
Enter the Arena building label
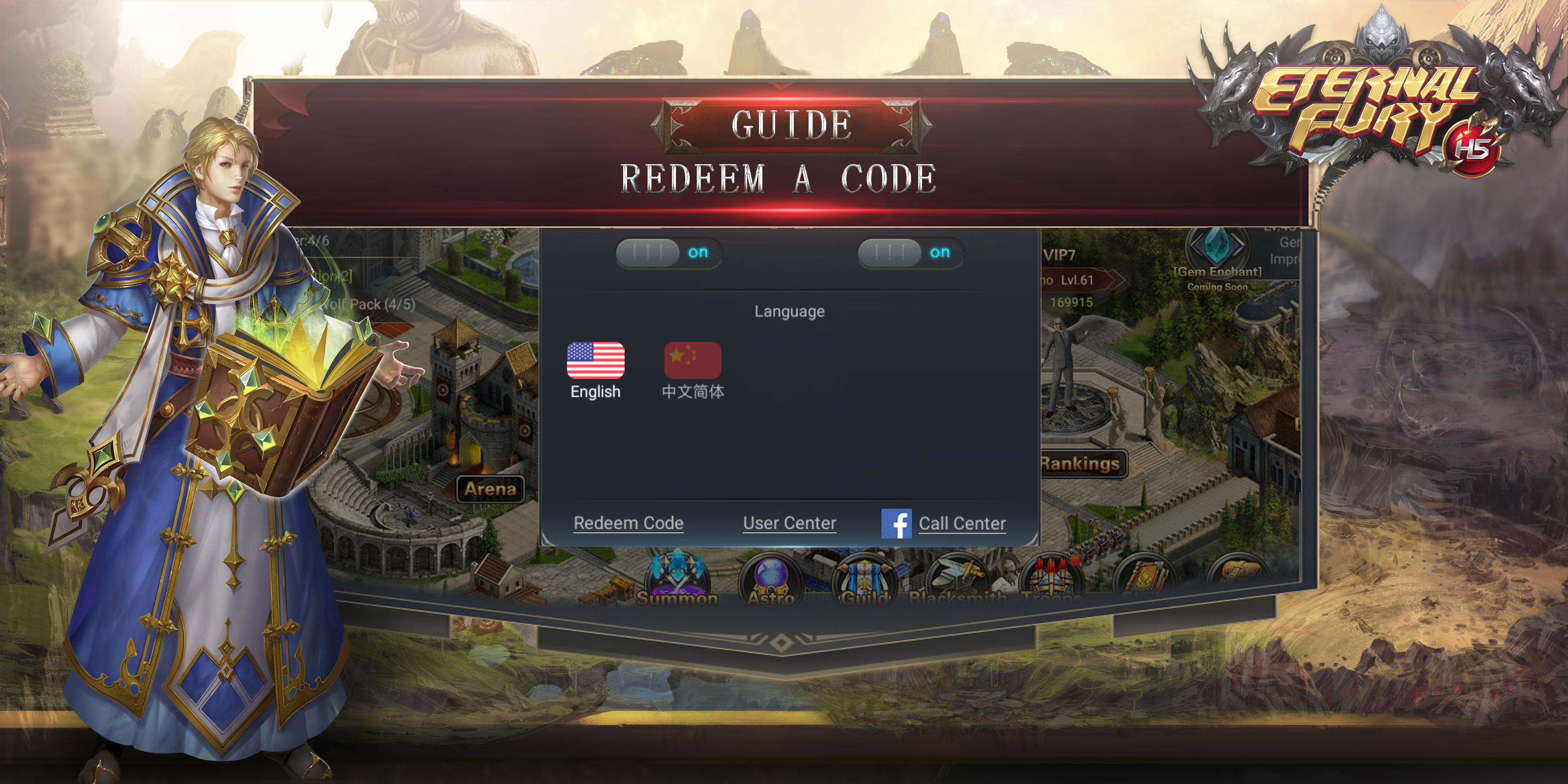(x=490, y=489)
